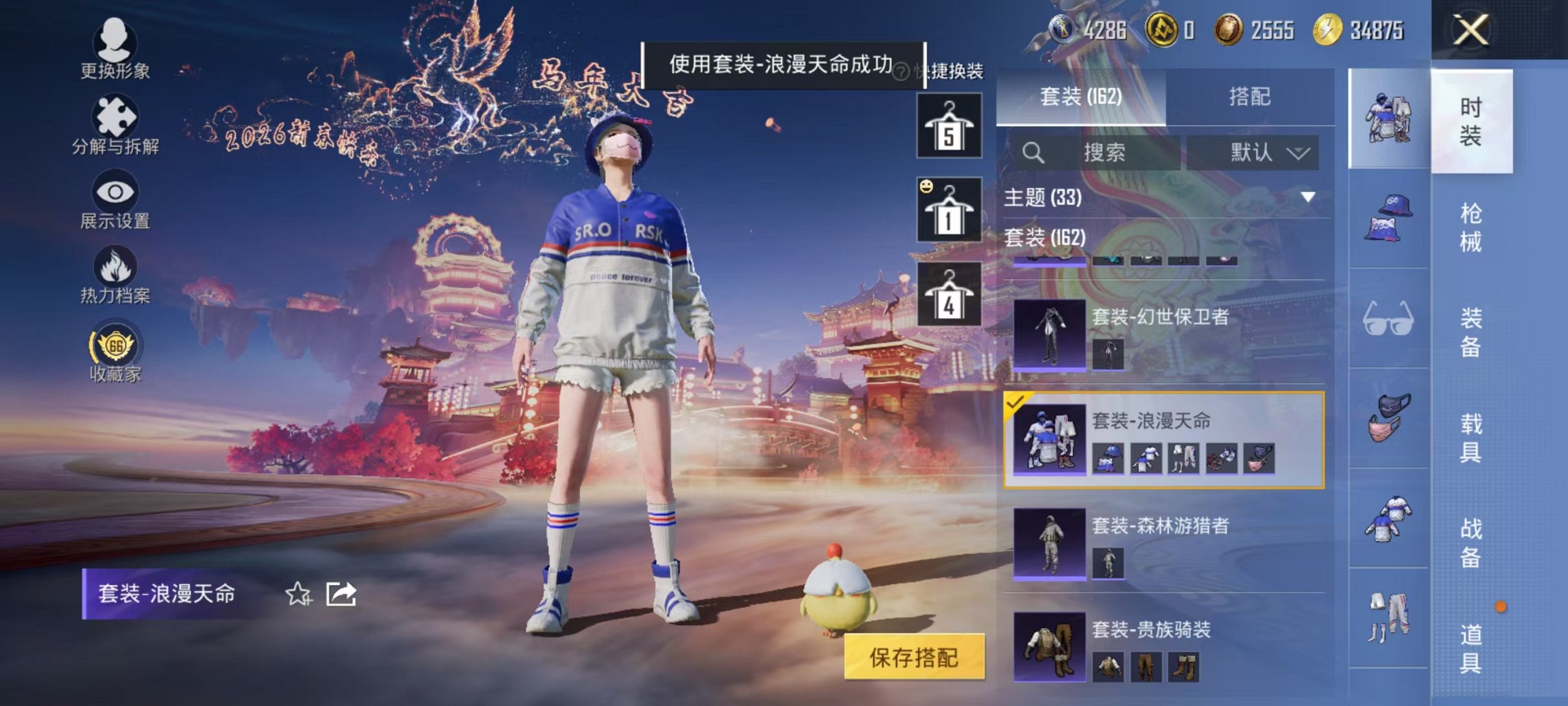
Task: Open the 默认 sort dropdown
Action: point(1250,153)
